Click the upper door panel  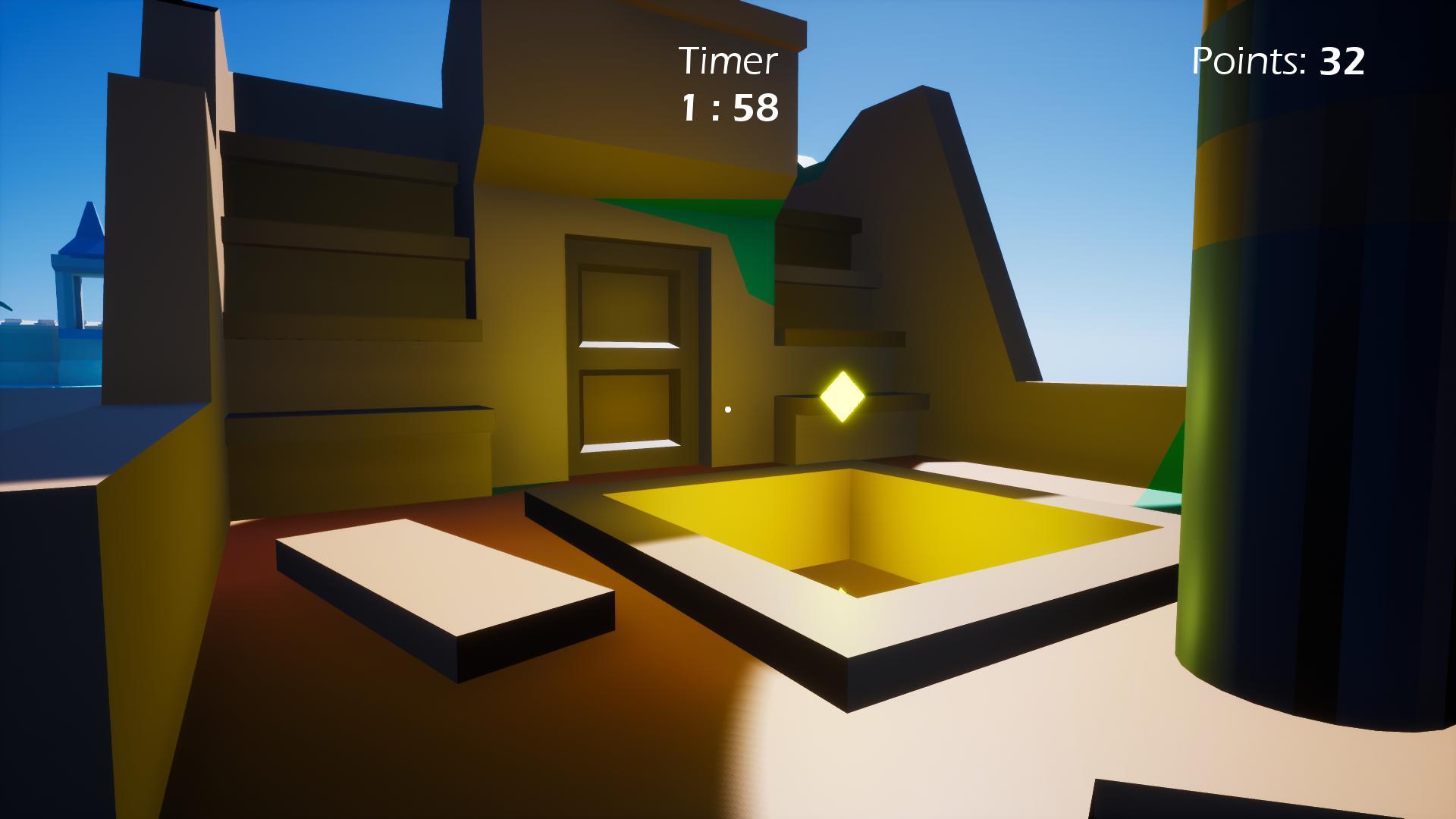coord(629,307)
